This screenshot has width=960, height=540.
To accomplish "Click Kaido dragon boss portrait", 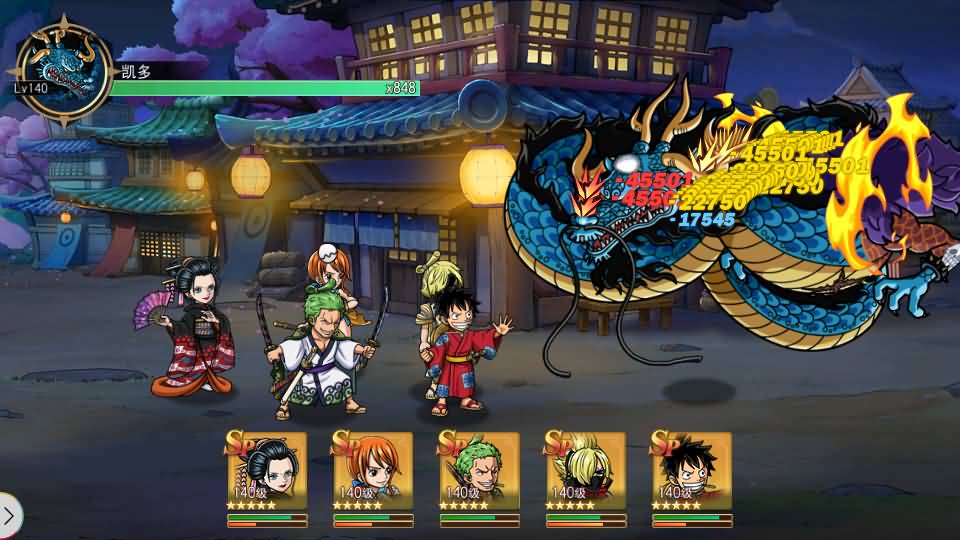I will click(x=64, y=69).
